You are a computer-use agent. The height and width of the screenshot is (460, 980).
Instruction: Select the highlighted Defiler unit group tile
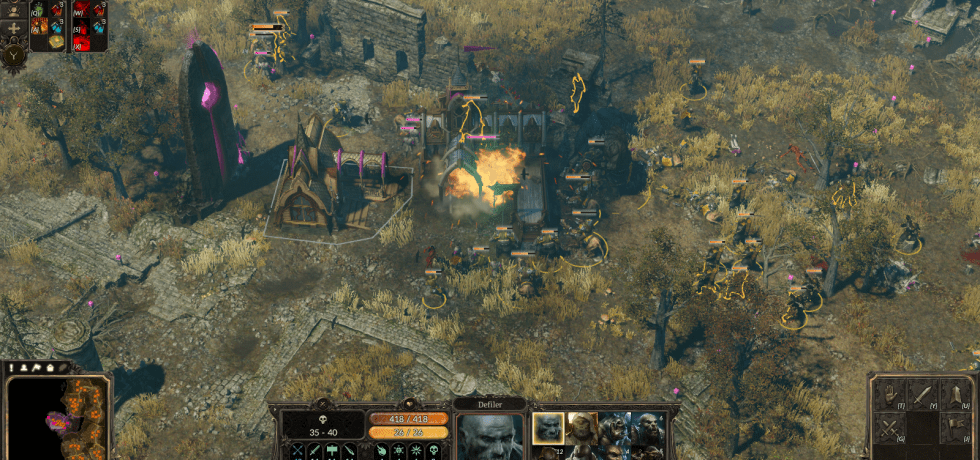(547, 428)
